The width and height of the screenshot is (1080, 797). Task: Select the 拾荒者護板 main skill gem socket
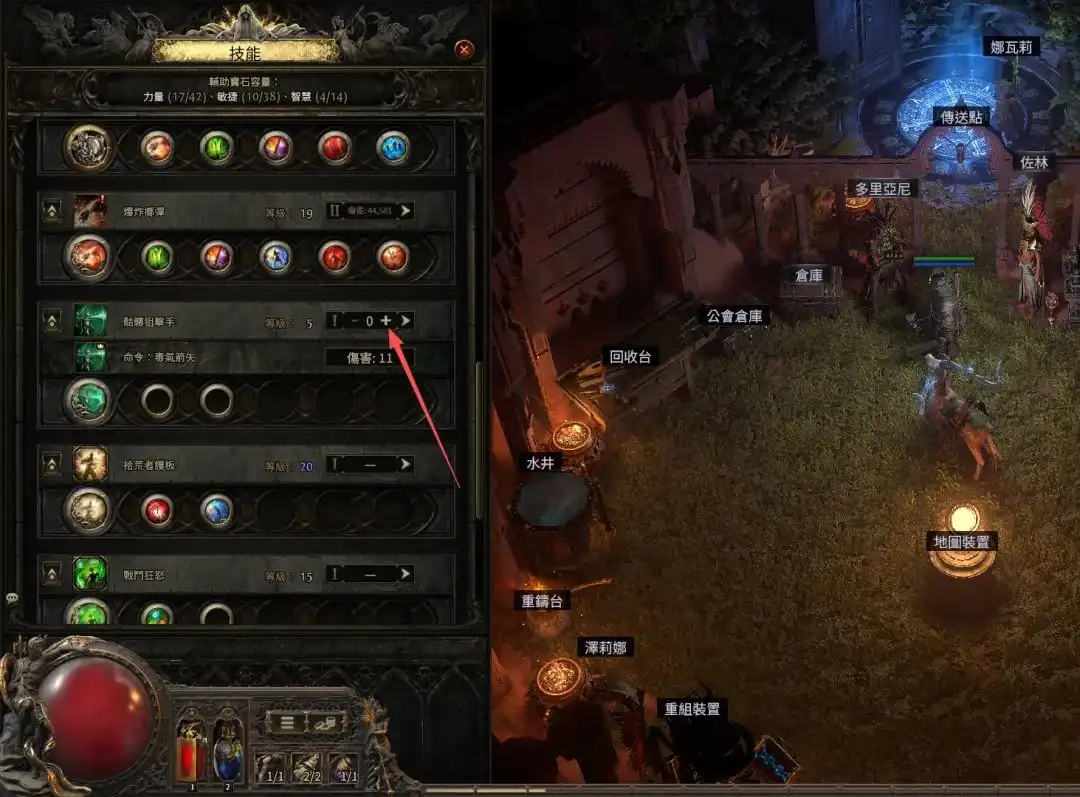[89, 510]
